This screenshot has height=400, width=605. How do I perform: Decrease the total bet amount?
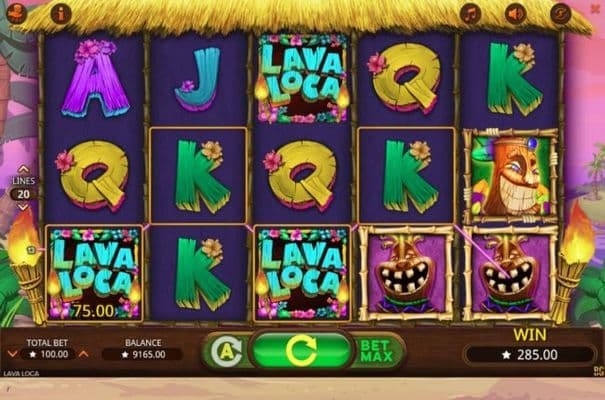pos(12,354)
